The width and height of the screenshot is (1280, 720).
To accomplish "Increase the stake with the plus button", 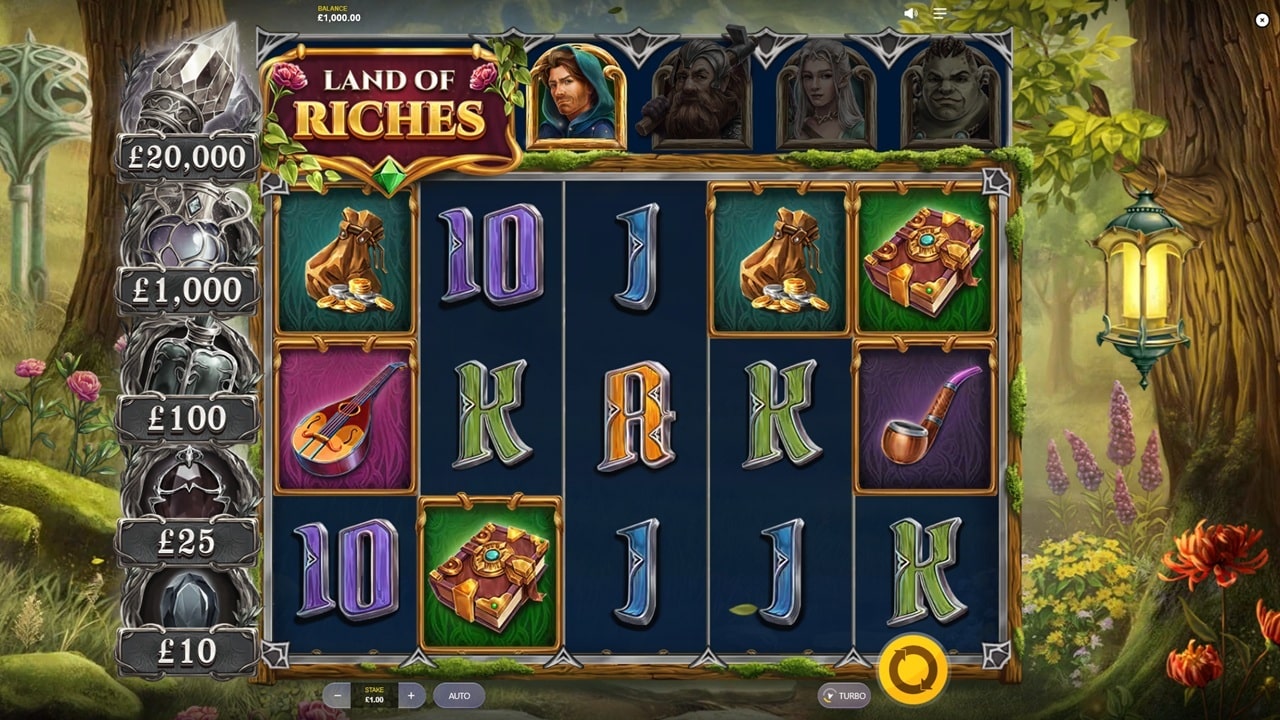I will 411,696.
